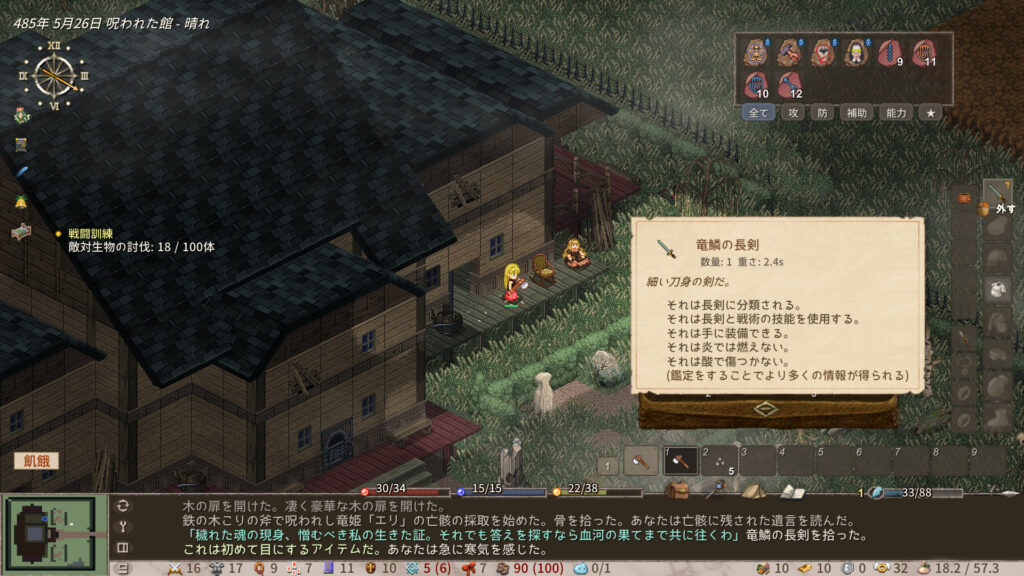Select the pebbles stack in hotbar slot 2
This screenshot has width=1024, height=576.
click(720, 460)
